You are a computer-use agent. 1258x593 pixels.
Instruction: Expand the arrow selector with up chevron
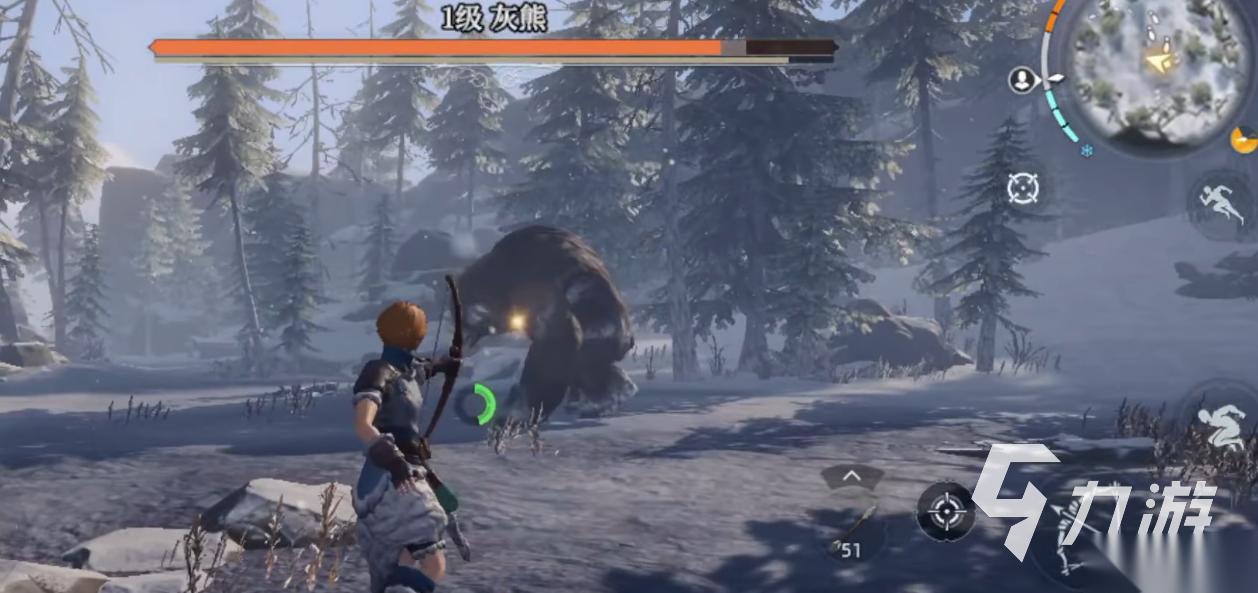point(852,477)
